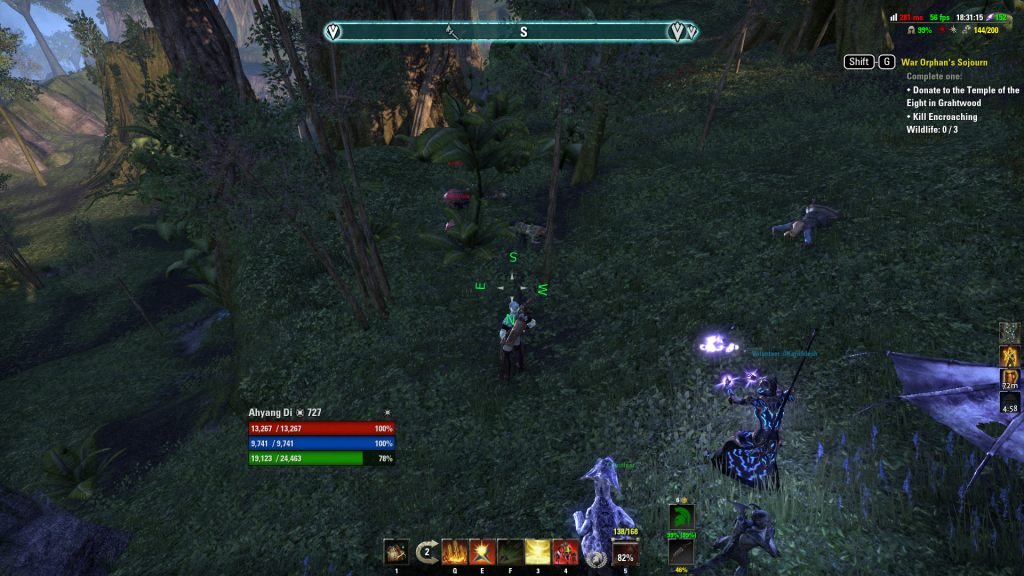This screenshot has height=576, width=1024.
Task: Click the Ahyang Di player name frame
Action: pos(285,412)
